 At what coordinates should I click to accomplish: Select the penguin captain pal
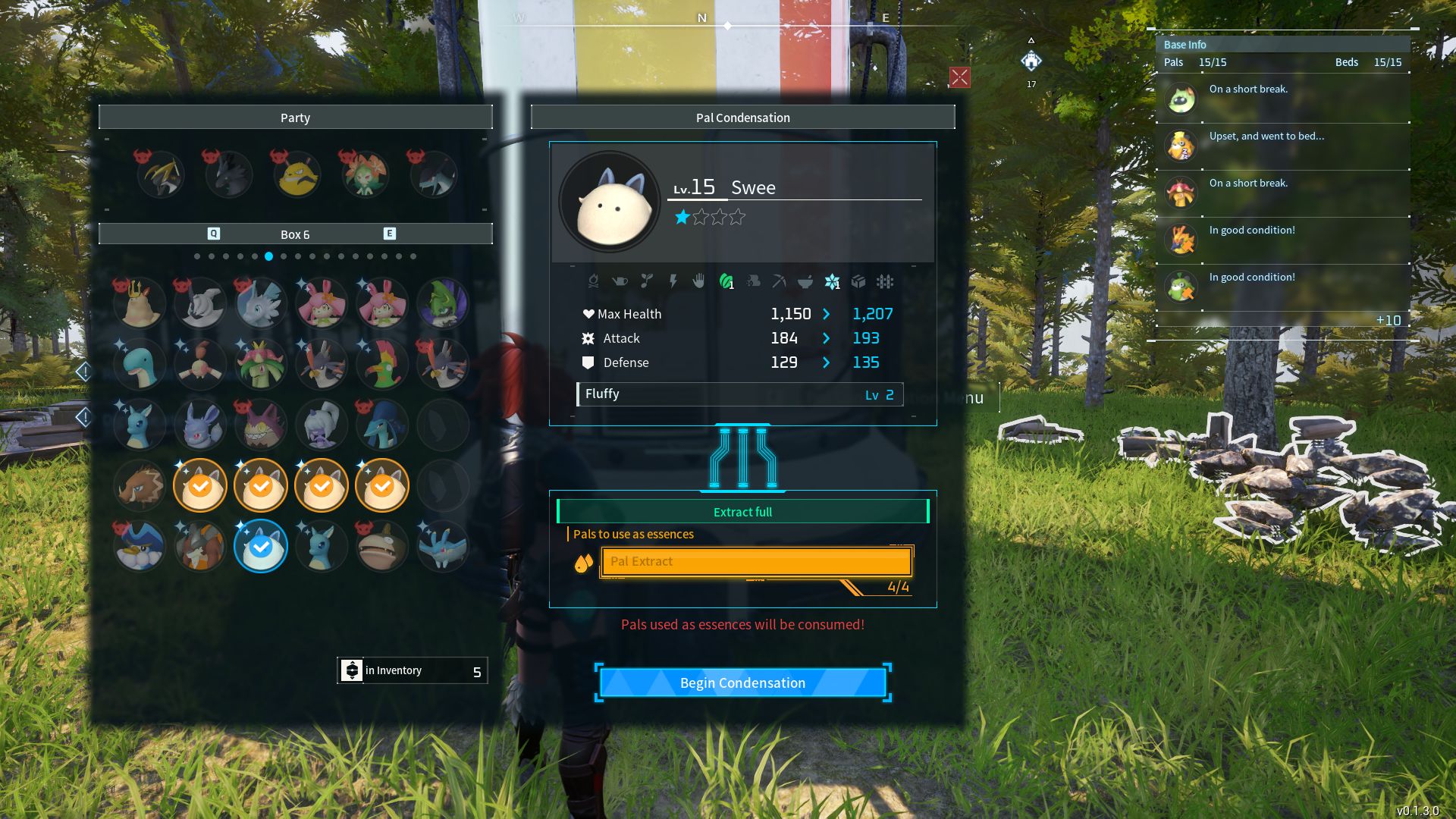click(140, 546)
